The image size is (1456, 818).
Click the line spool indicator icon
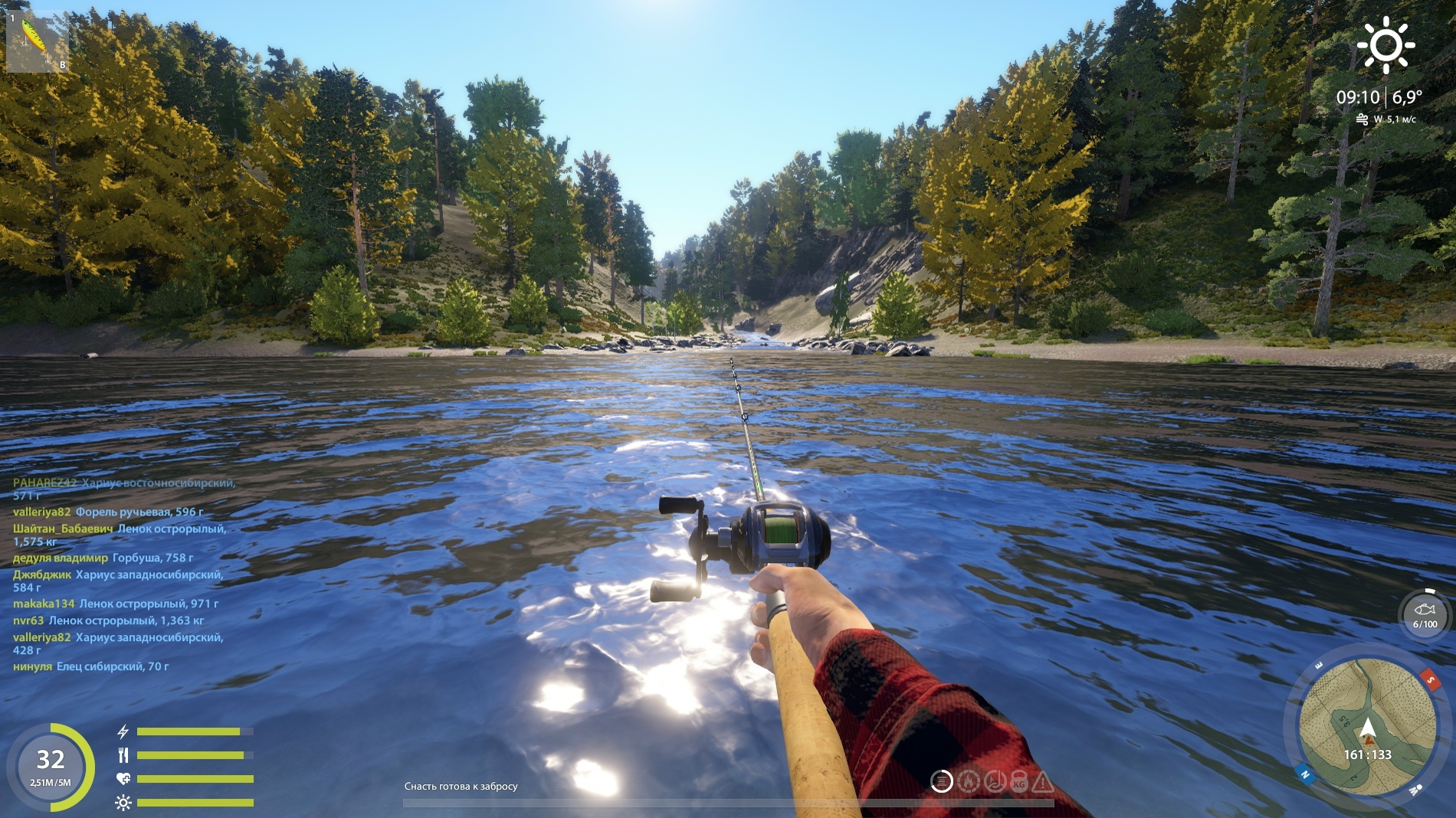942,781
